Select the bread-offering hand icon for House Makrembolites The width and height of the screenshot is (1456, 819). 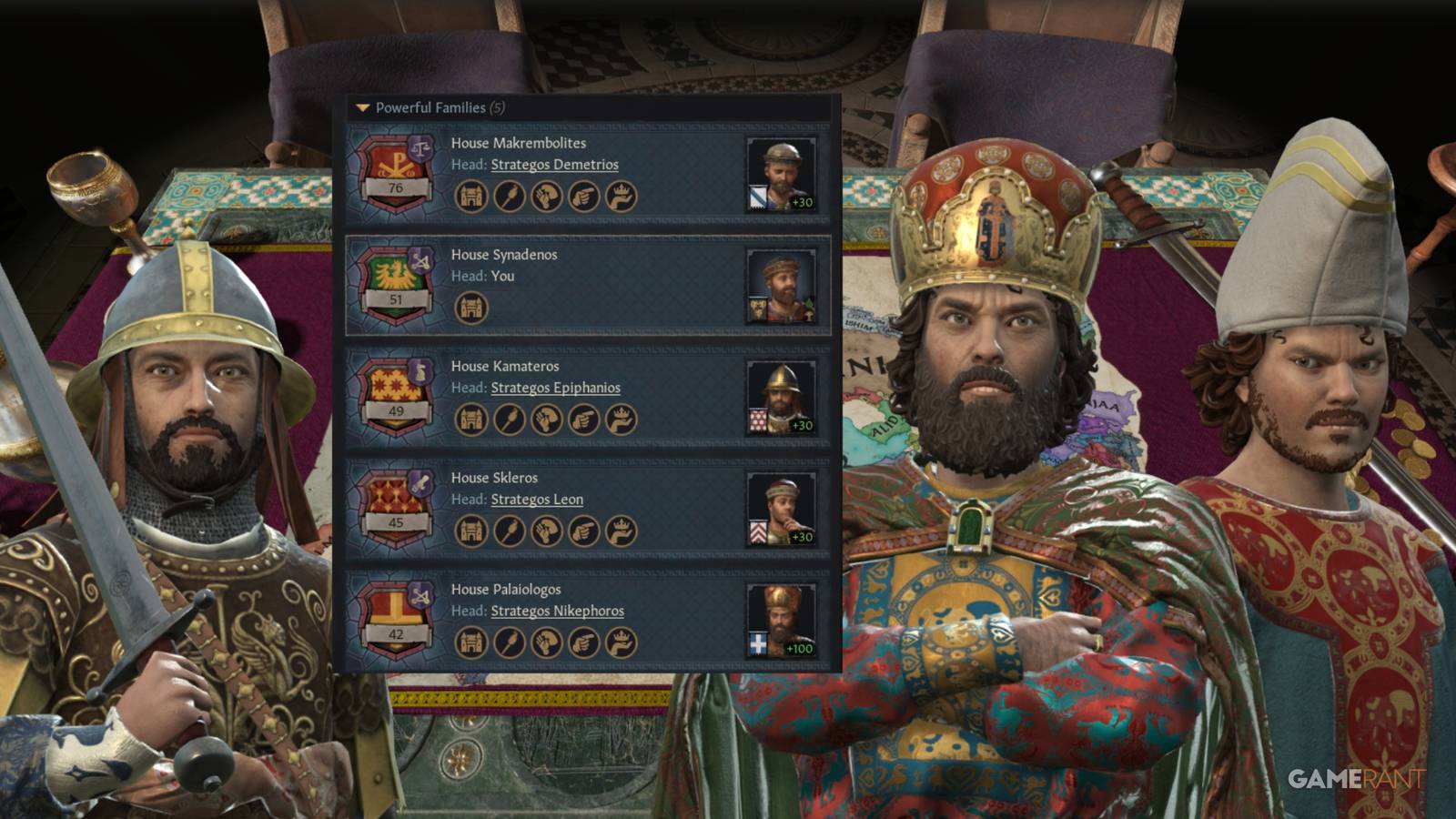tap(547, 194)
